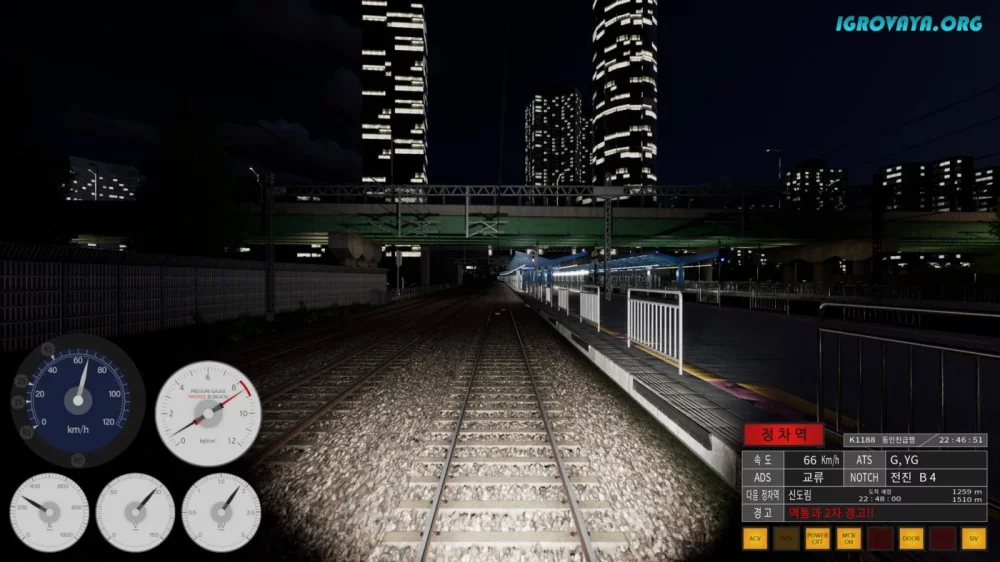Select the POWER CRT indicator button
The height and width of the screenshot is (562, 1000).
click(817, 539)
